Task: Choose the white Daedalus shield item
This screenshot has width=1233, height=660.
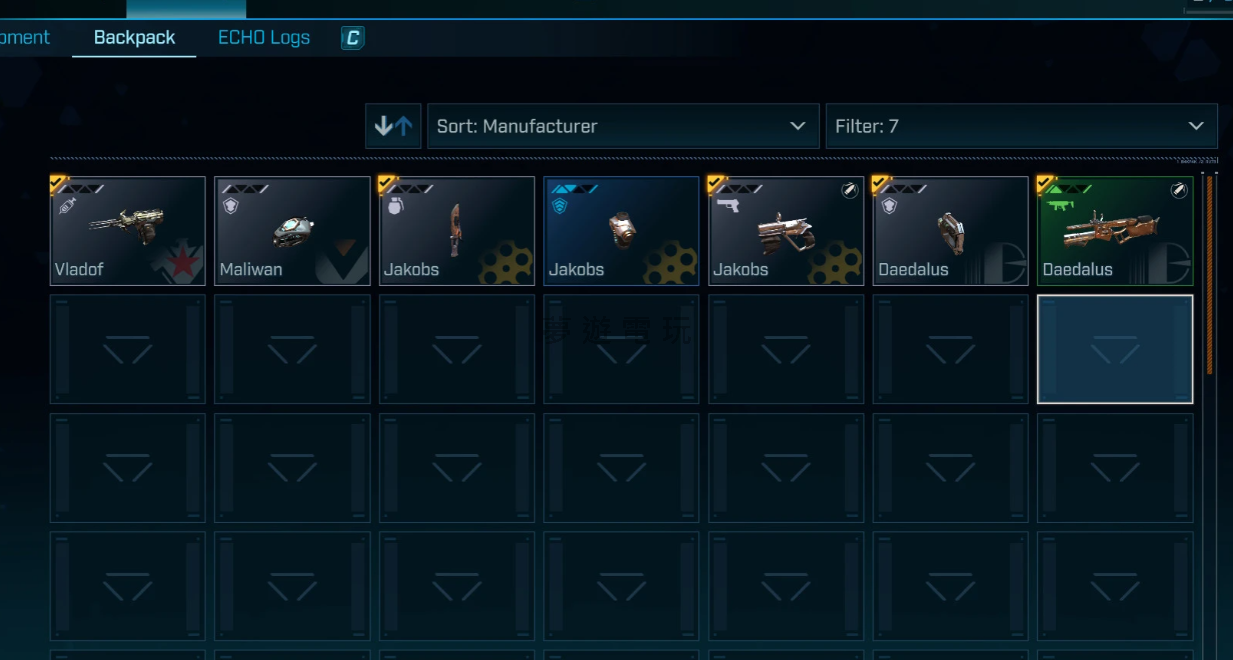Action: (x=950, y=231)
